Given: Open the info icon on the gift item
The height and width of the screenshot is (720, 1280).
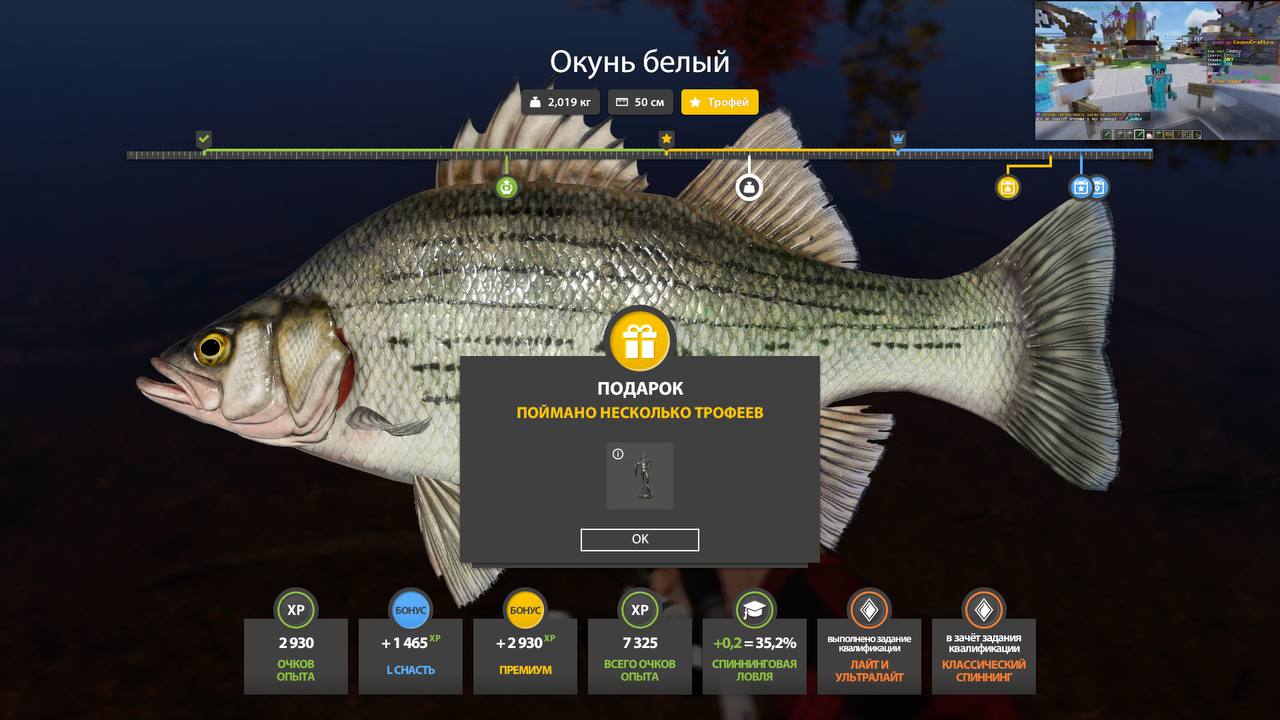Looking at the screenshot, I should pyautogui.click(x=618, y=455).
